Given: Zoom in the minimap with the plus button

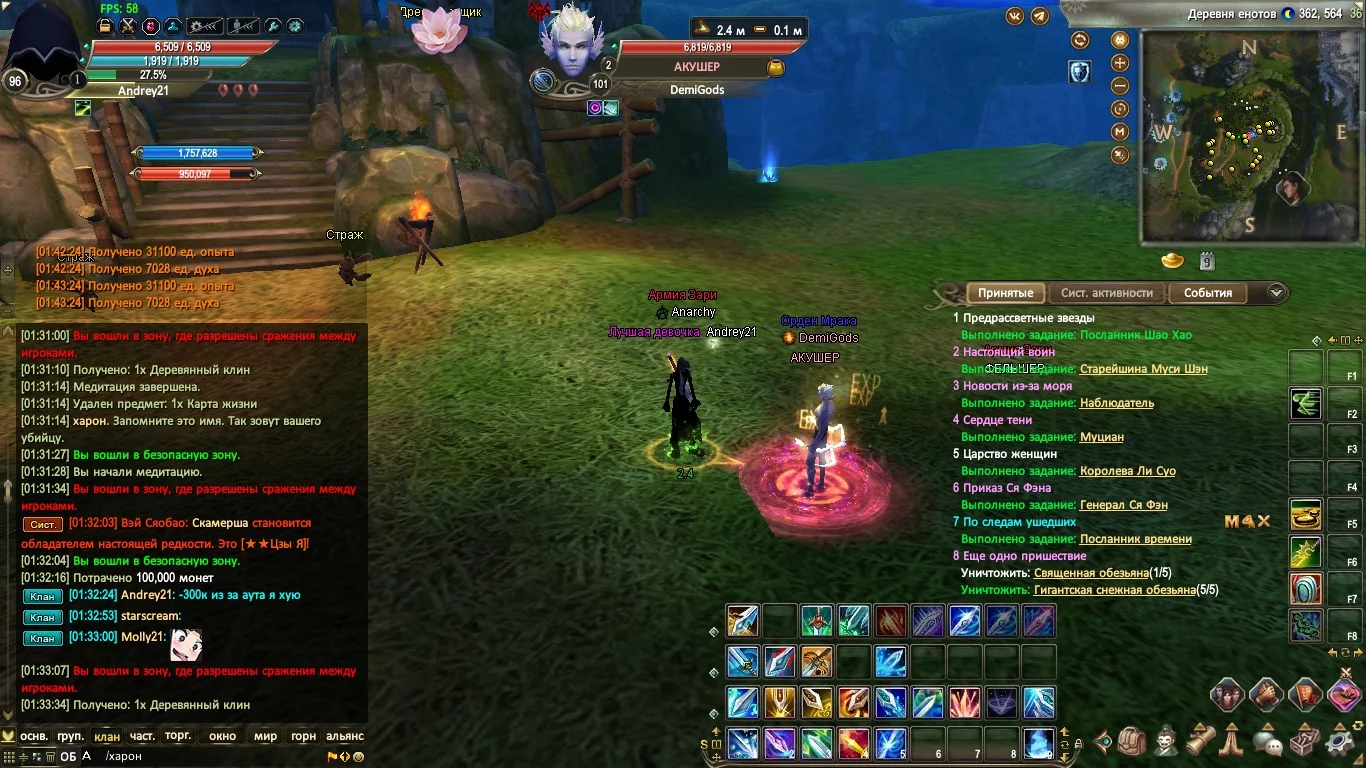Looking at the screenshot, I should tap(1120, 63).
